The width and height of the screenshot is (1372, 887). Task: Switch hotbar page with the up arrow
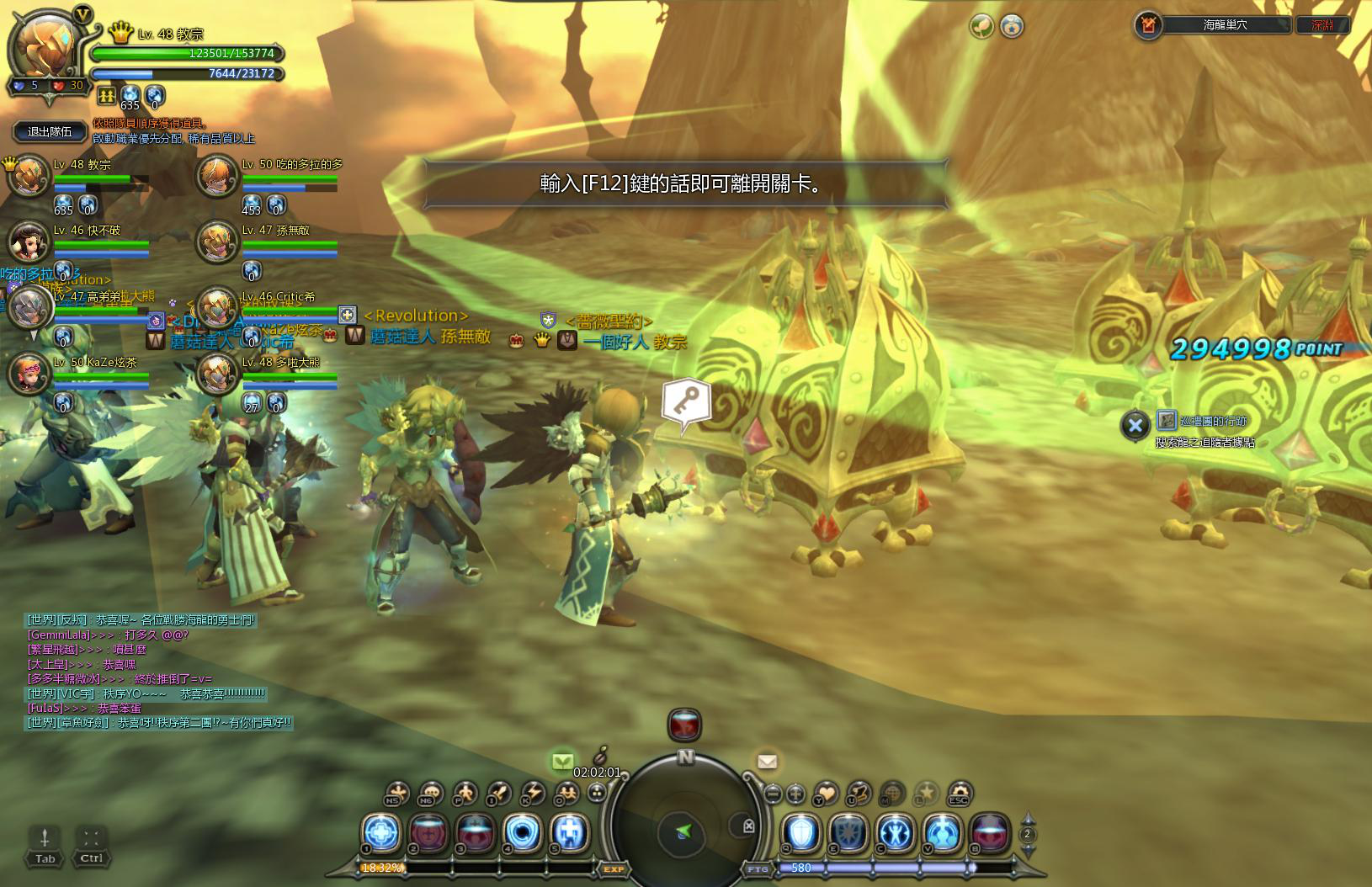(x=1027, y=819)
